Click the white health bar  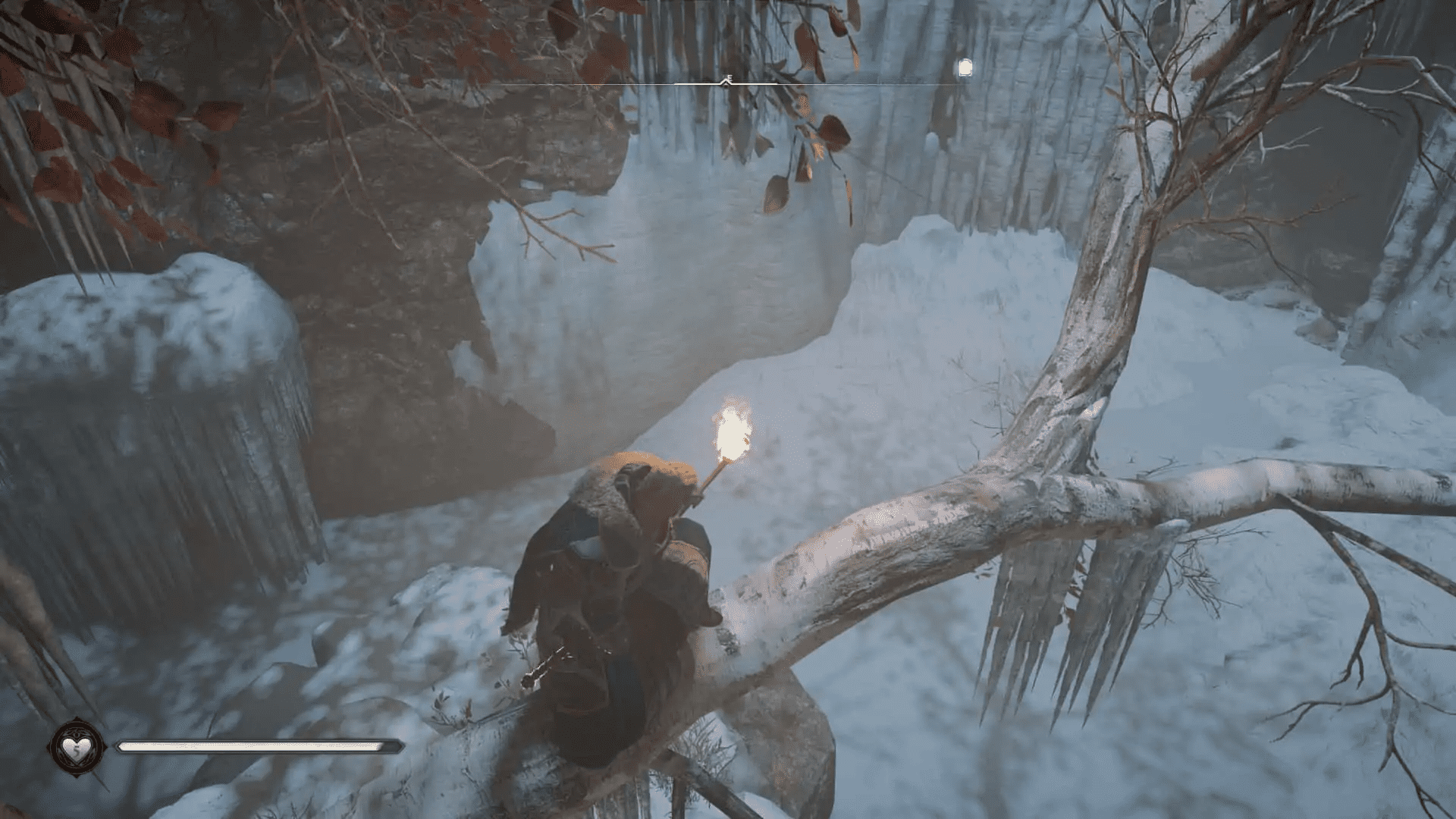[x=258, y=745]
